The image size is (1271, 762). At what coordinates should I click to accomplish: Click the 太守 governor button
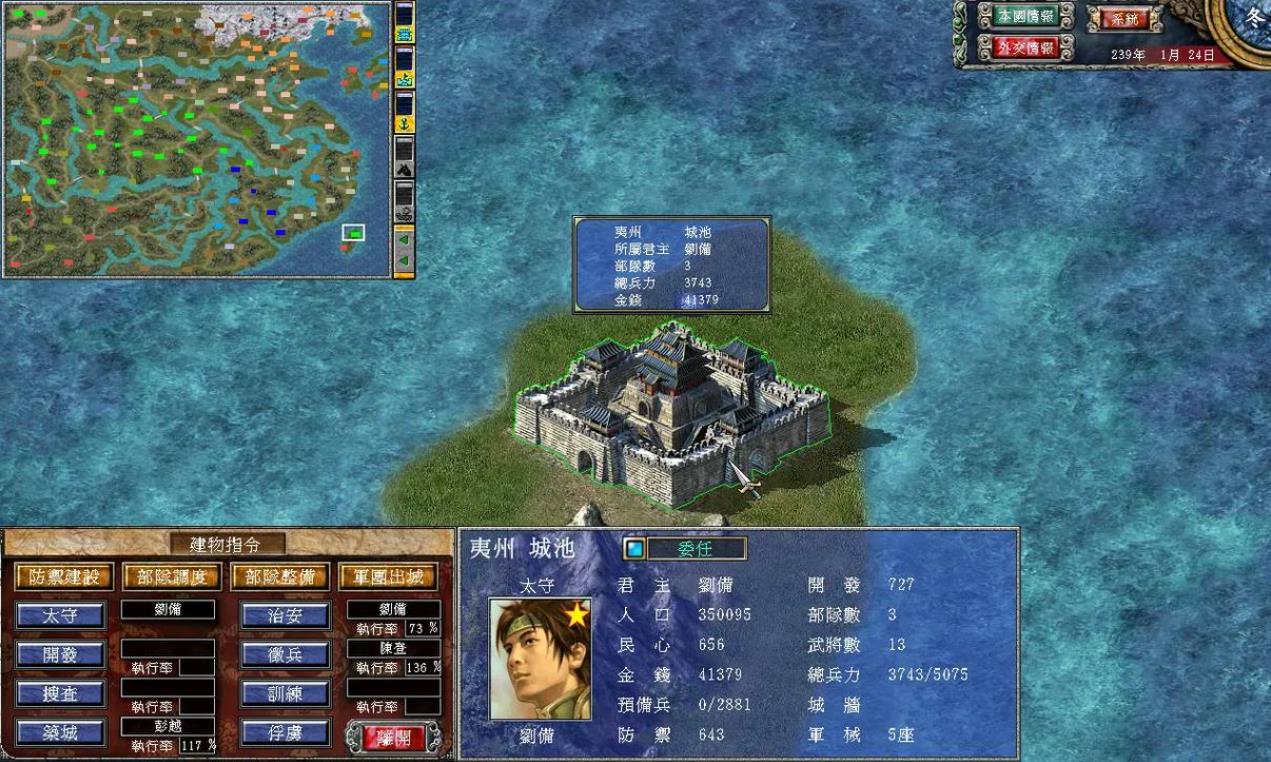click(x=61, y=615)
